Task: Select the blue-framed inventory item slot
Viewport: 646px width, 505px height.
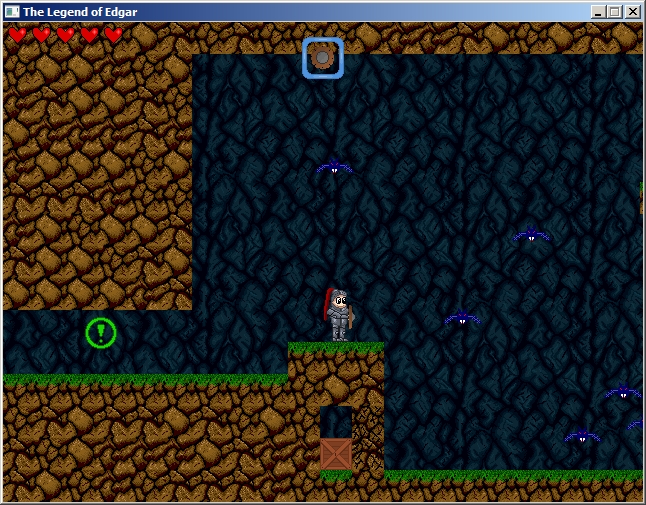Action: [x=323, y=58]
